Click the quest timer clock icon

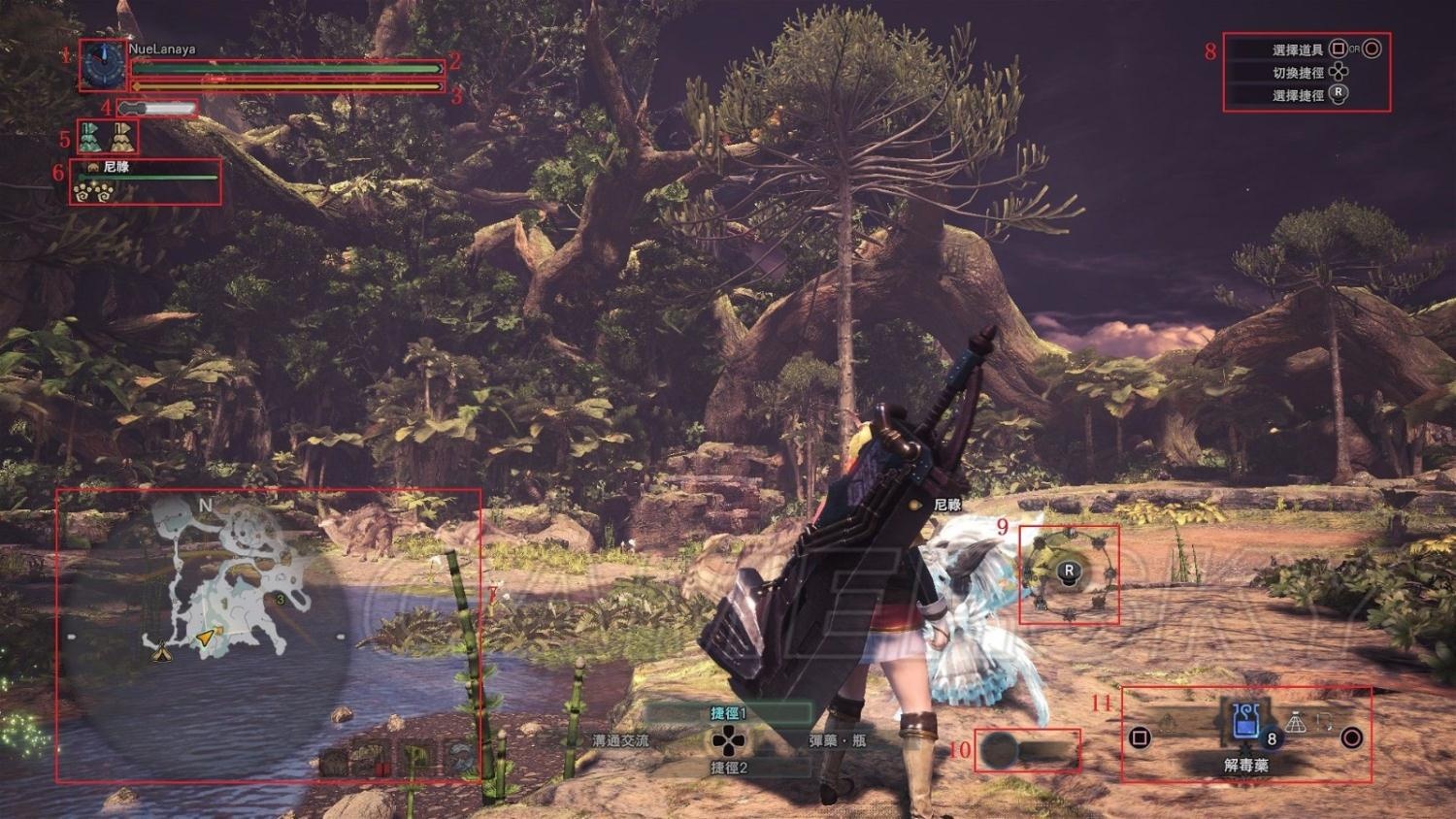(104, 65)
